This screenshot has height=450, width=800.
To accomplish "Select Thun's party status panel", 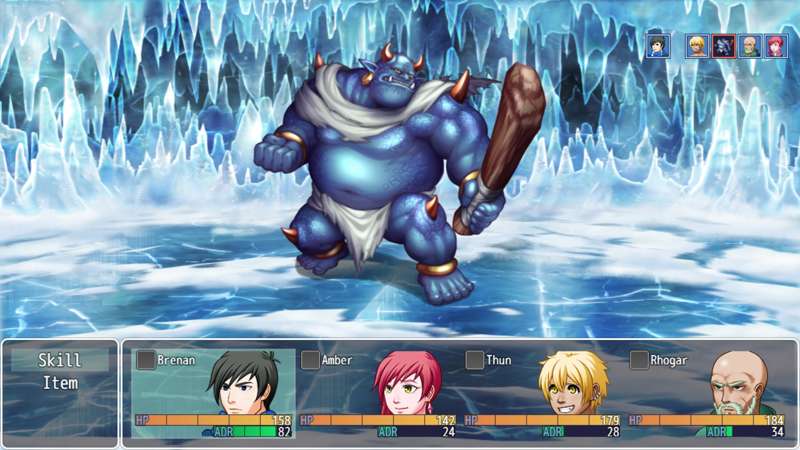I will 542,394.
